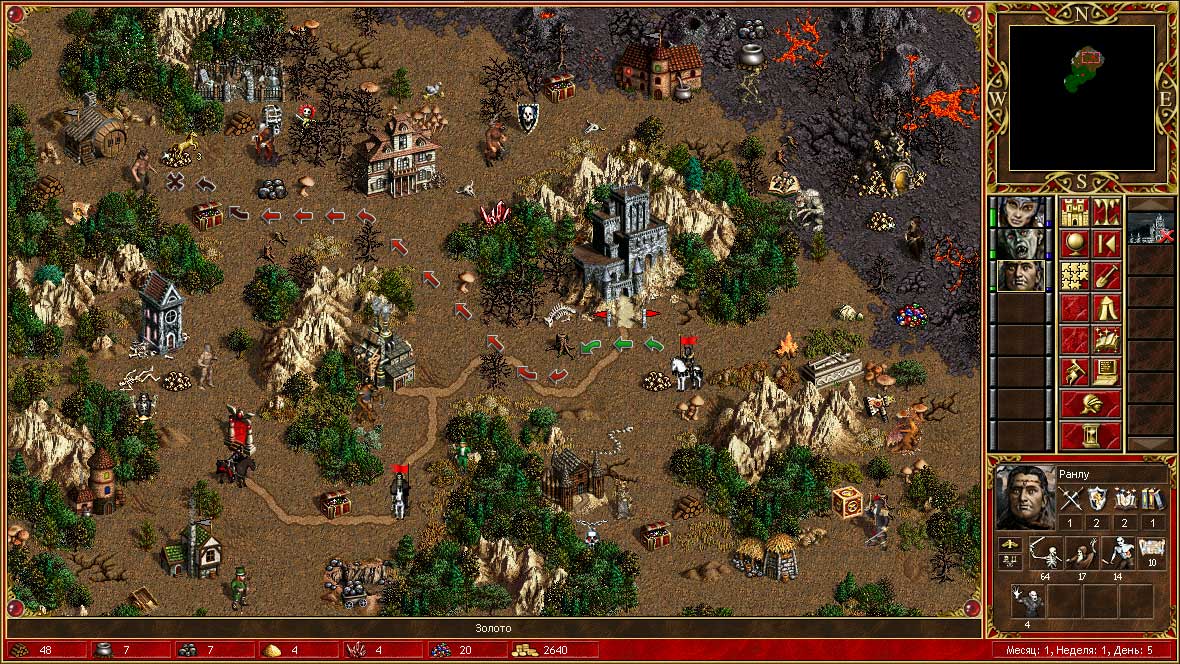Image resolution: width=1180 pixels, height=664 pixels.
Task: Click the globe icon button
Action: click(x=1074, y=243)
